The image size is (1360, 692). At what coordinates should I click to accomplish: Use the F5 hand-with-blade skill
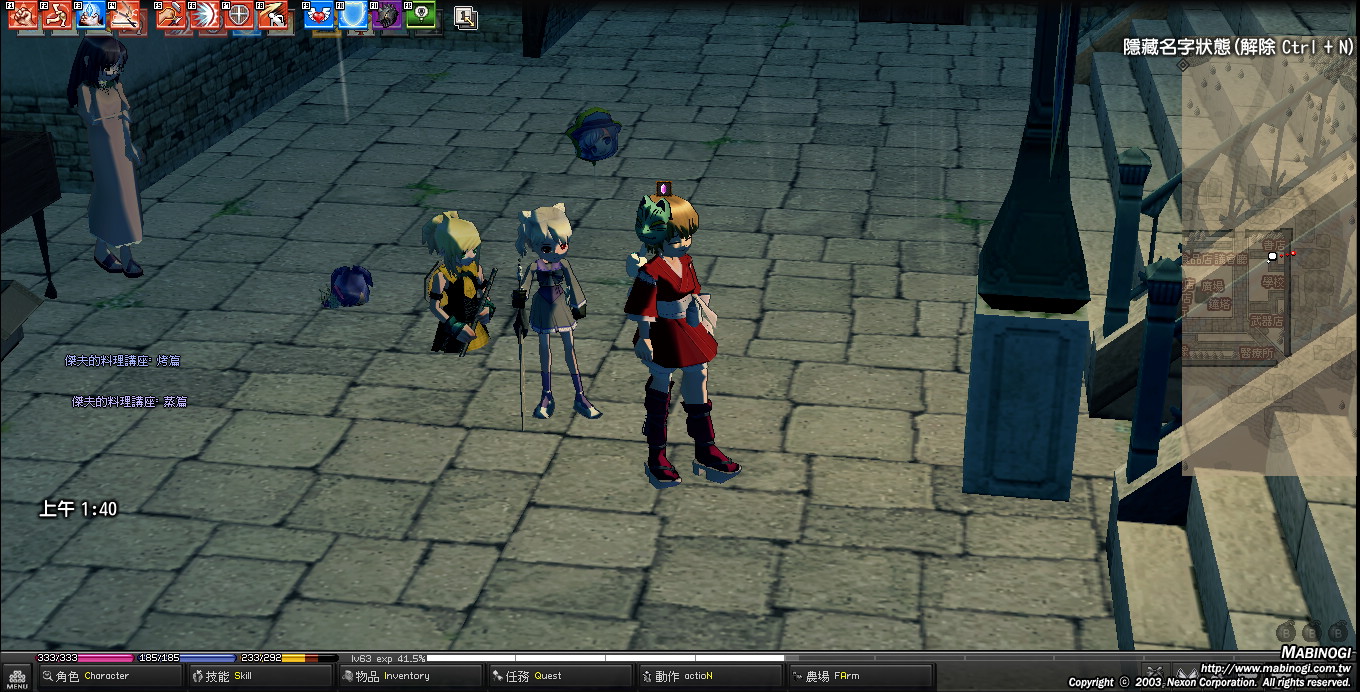pyautogui.click(x=171, y=15)
